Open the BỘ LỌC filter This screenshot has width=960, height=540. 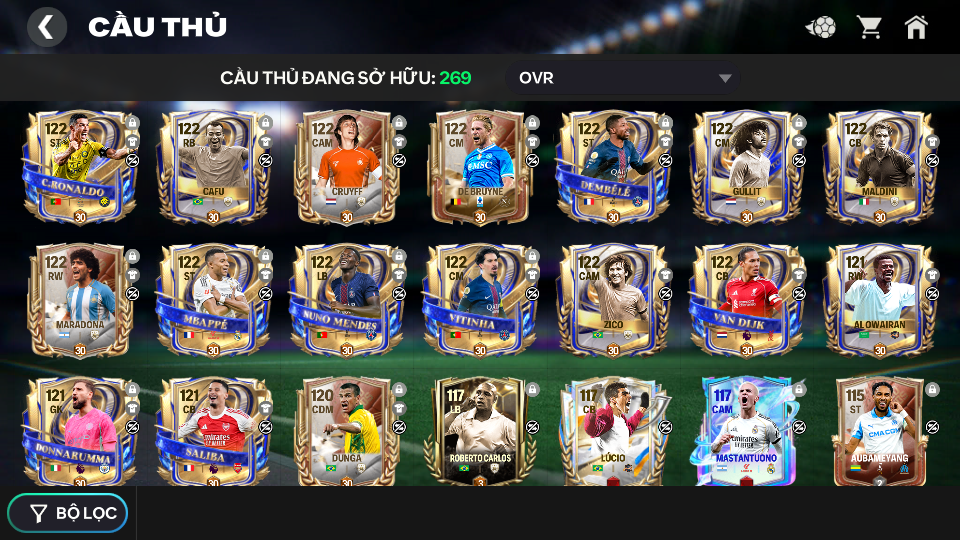click(68, 513)
